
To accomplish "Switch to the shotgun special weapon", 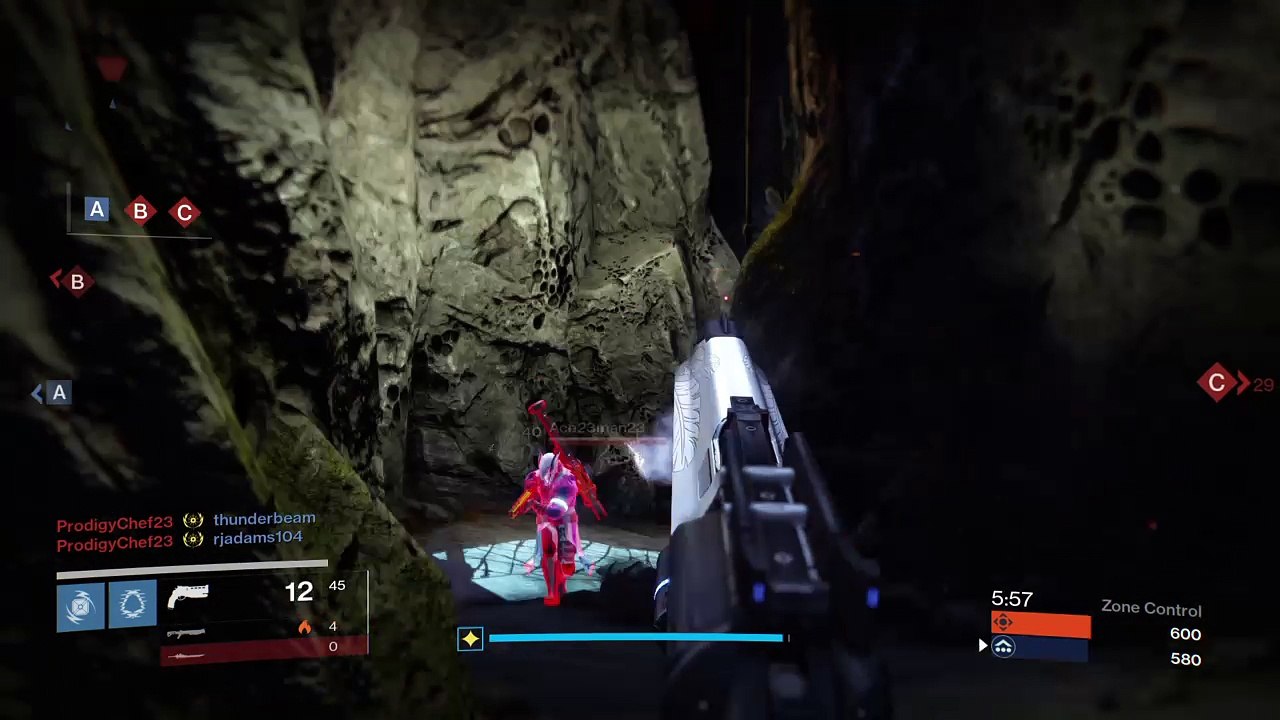I will pos(187,632).
